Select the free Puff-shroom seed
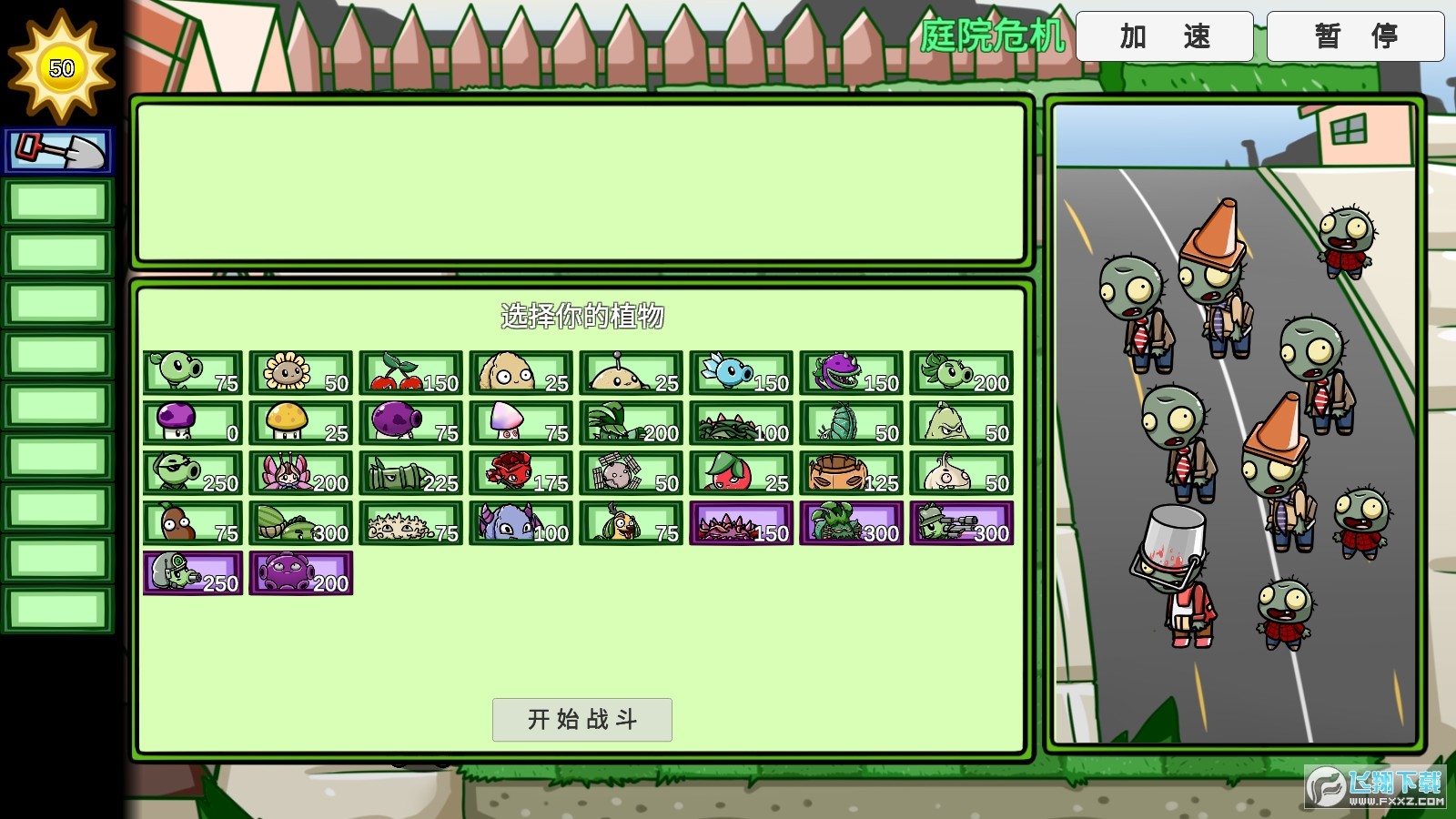 pyautogui.click(x=191, y=423)
